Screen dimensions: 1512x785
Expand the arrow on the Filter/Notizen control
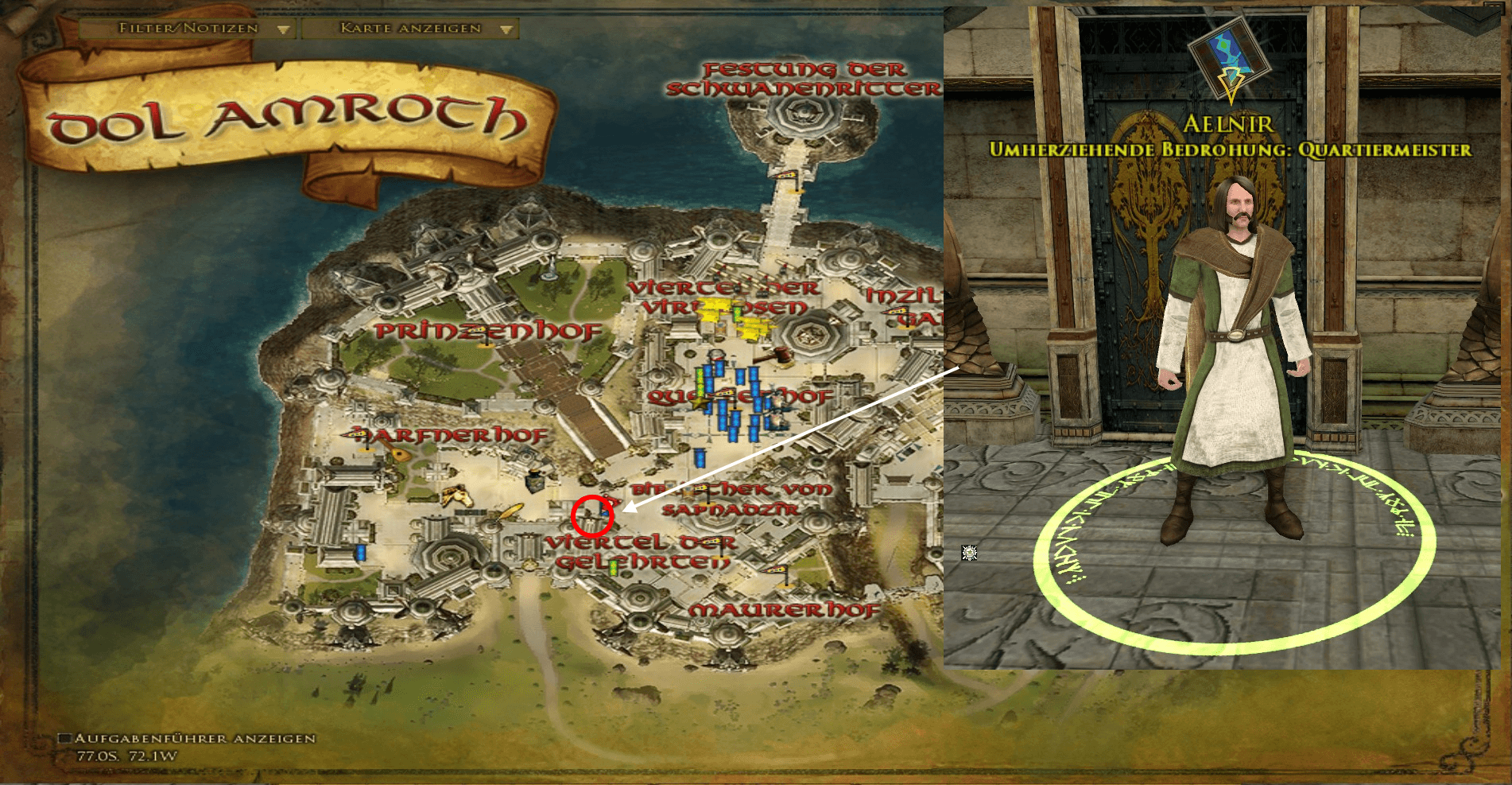click(x=283, y=28)
